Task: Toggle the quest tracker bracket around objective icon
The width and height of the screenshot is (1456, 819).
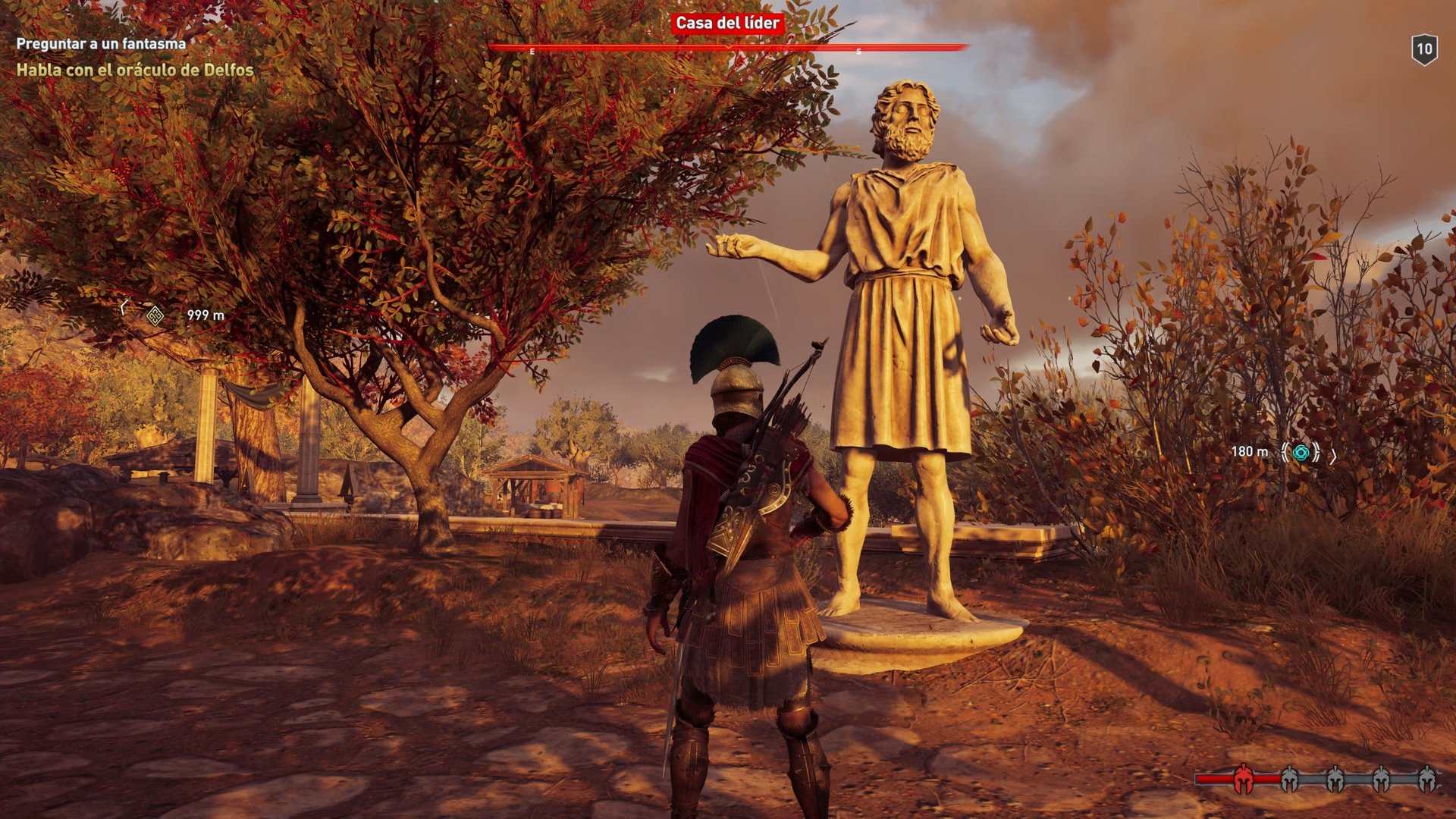Action: coord(1285,453)
